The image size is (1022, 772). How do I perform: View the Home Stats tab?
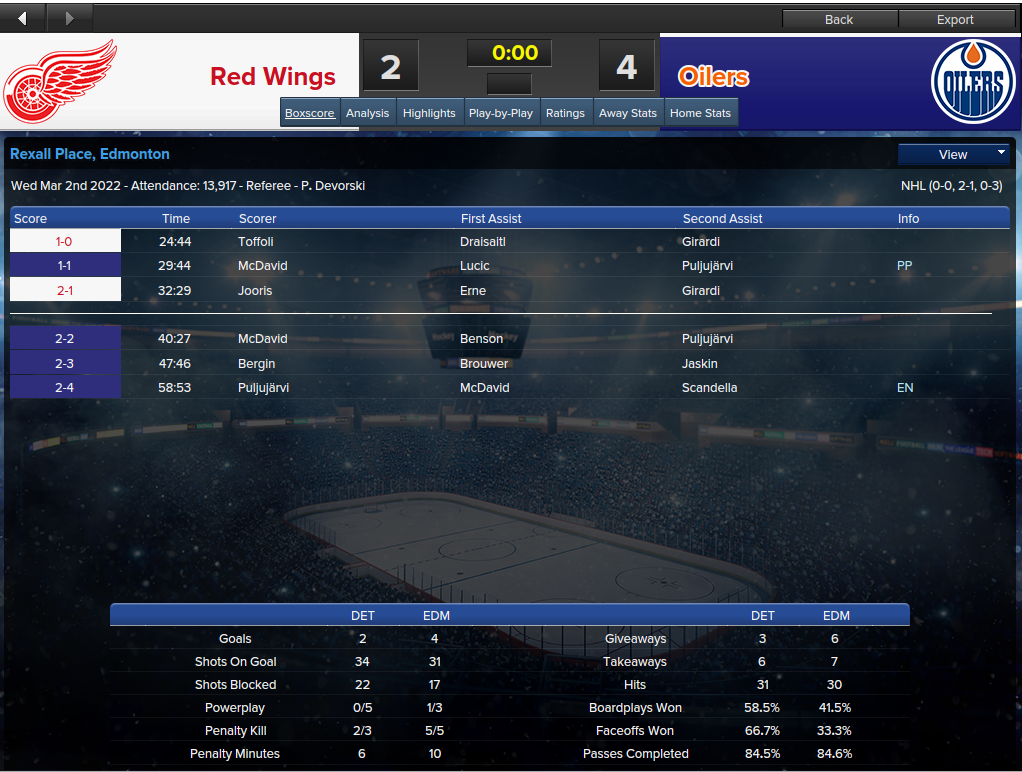(700, 113)
